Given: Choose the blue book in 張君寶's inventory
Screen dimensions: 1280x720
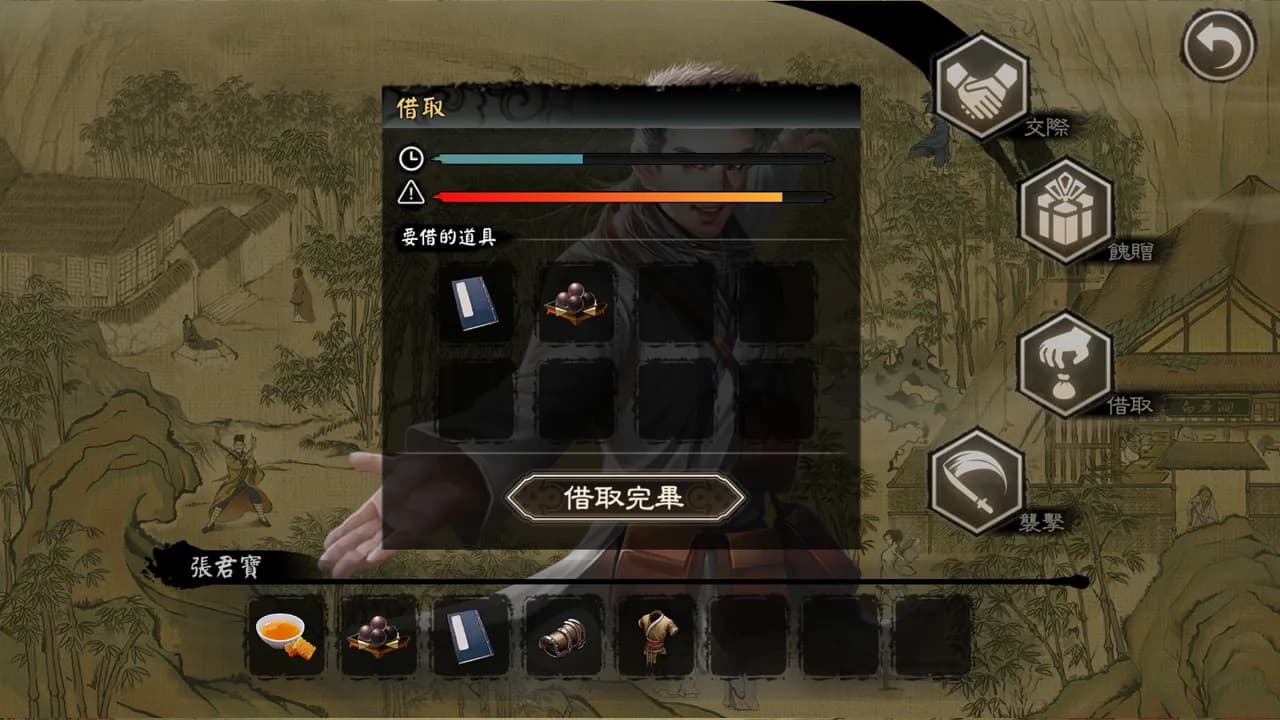Looking at the screenshot, I should [470, 636].
